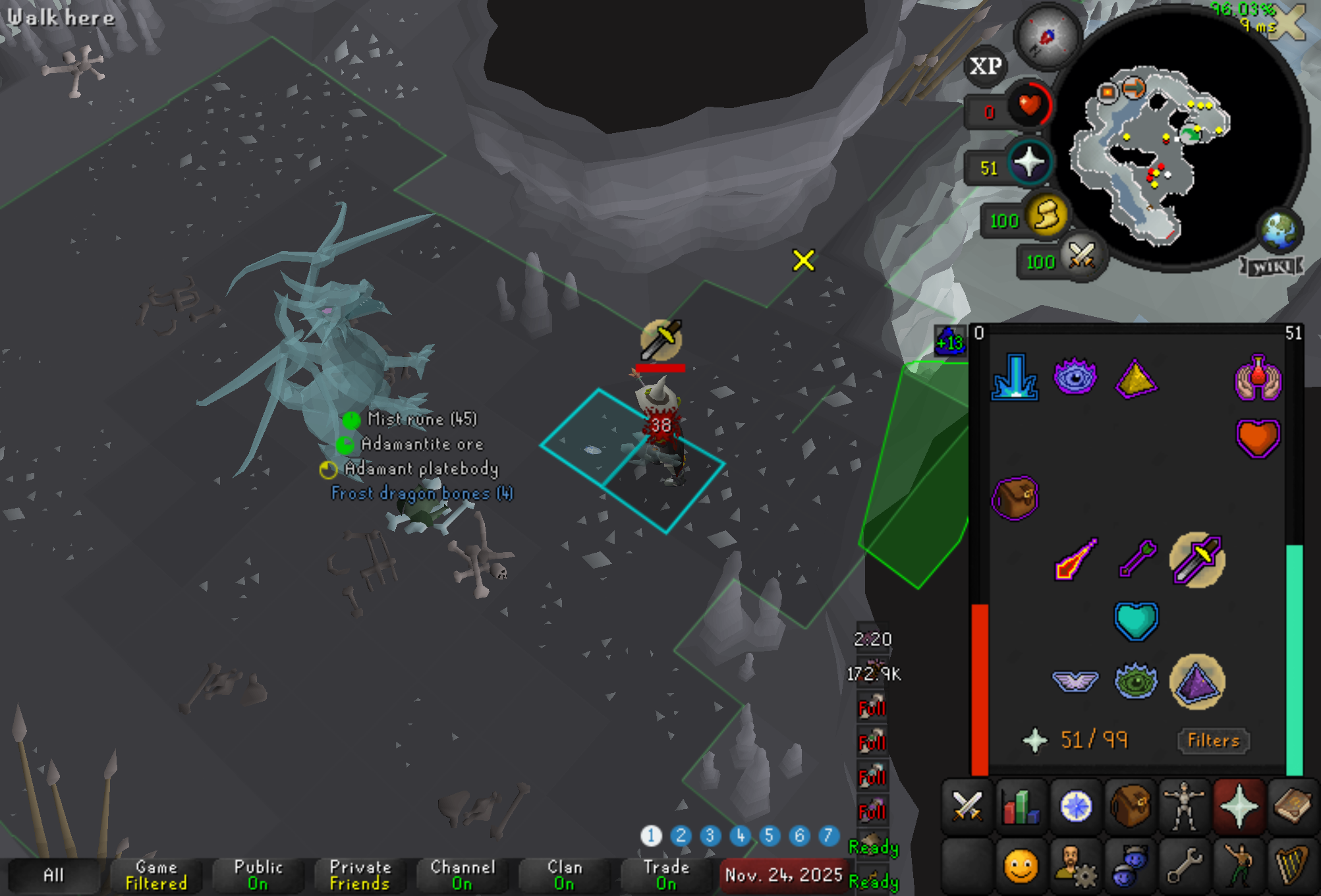
Task: Open the XP drops button
Action: pos(985,66)
